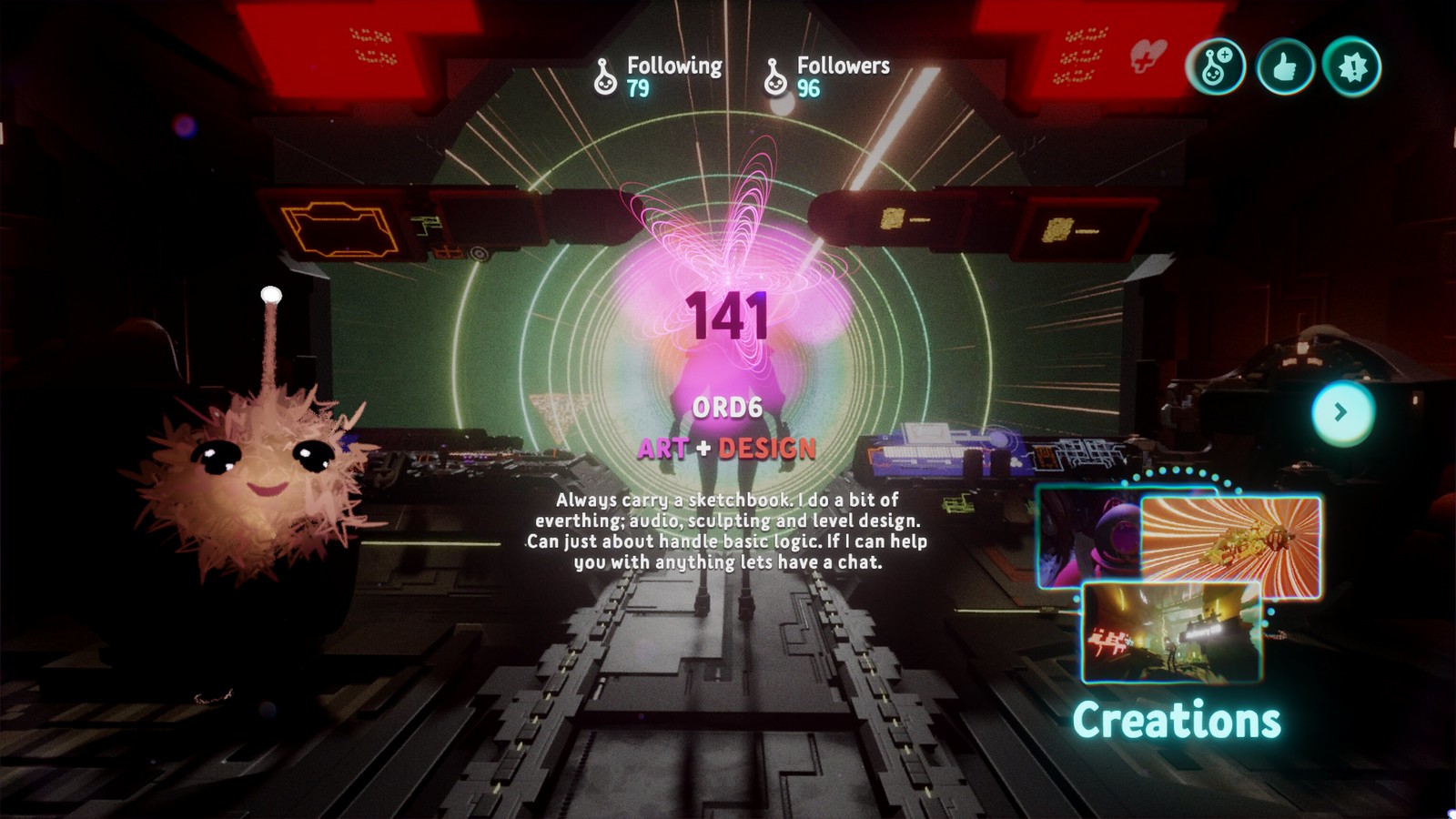Give a thumbs up to ORD6
Image resolution: width=1456 pixels, height=819 pixels.
(x=1284, y=66)
